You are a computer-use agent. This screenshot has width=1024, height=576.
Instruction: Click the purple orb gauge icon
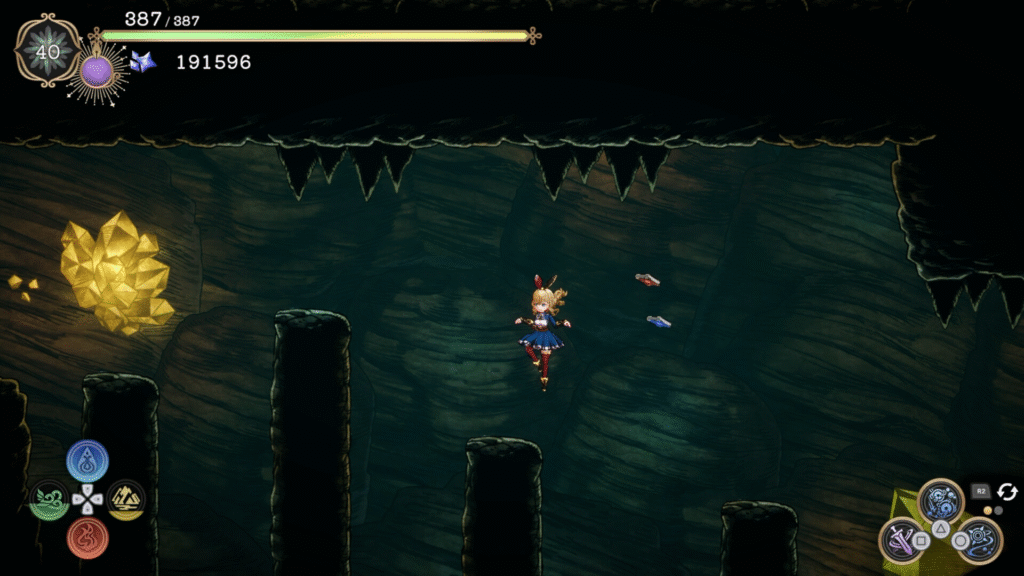(x=97, y=70)
